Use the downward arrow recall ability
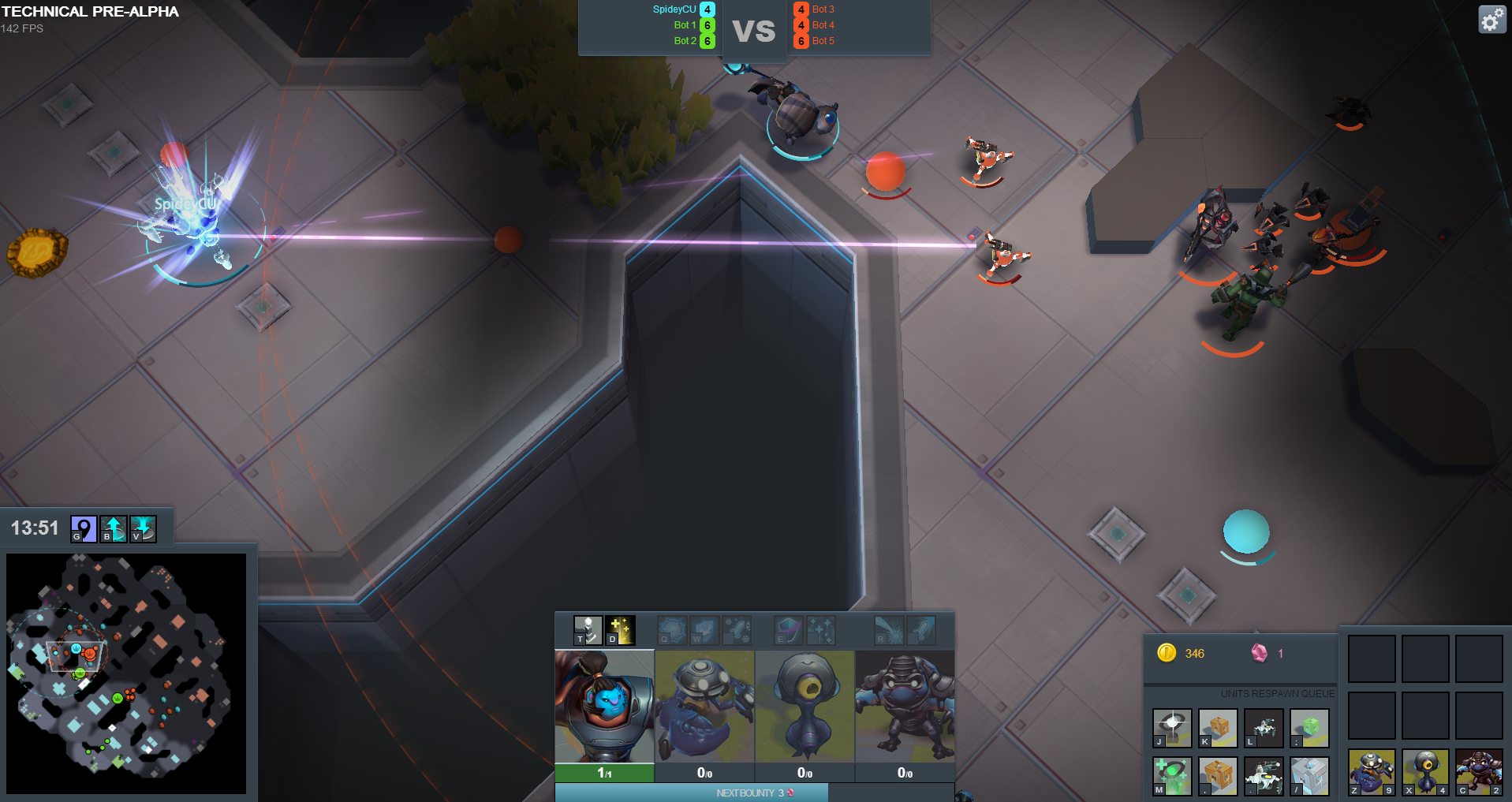This screenshot has width=1512, height=802. [x=143, y=528]
